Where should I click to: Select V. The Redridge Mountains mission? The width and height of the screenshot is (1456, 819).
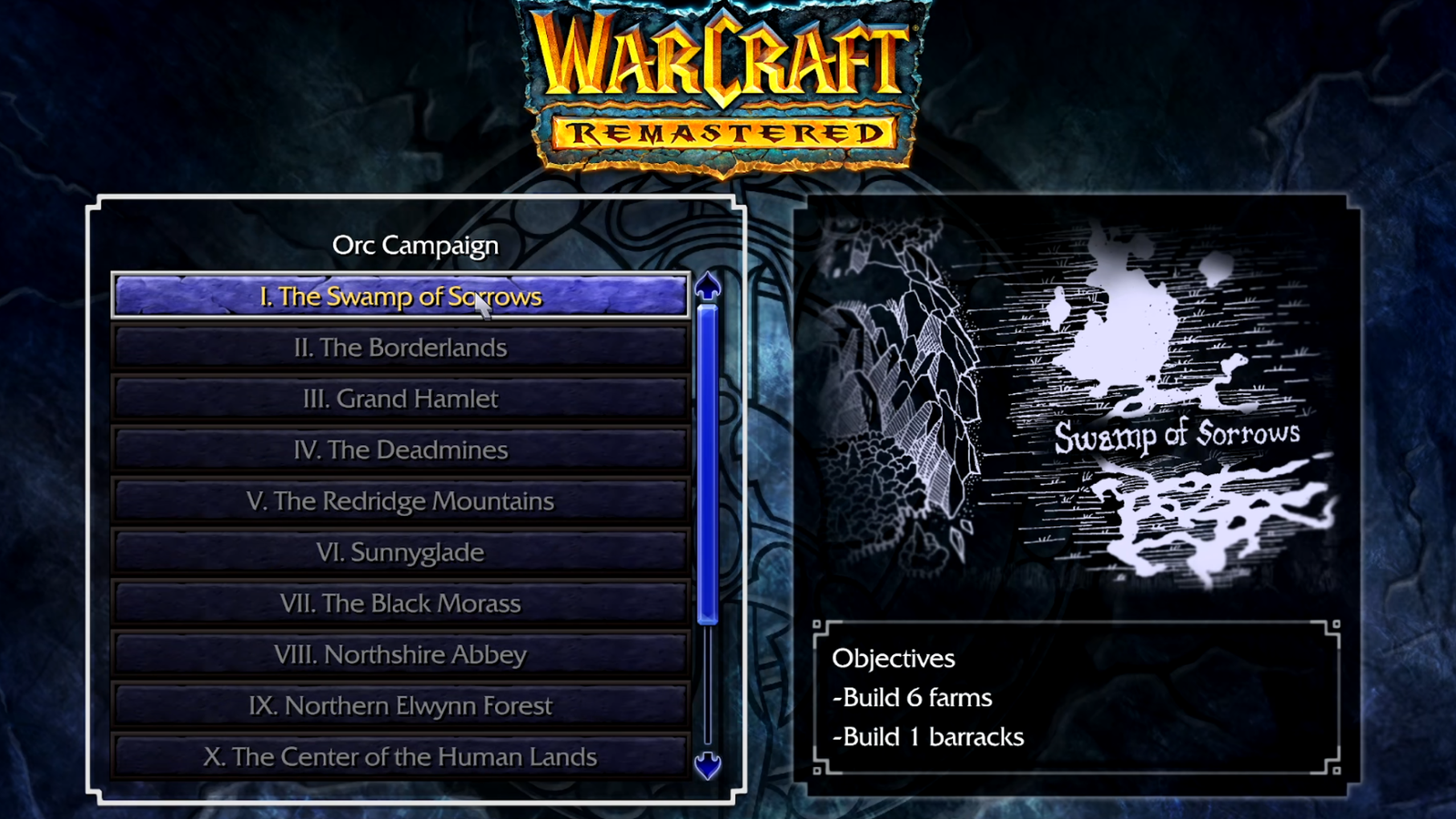[x=400, y=500]
